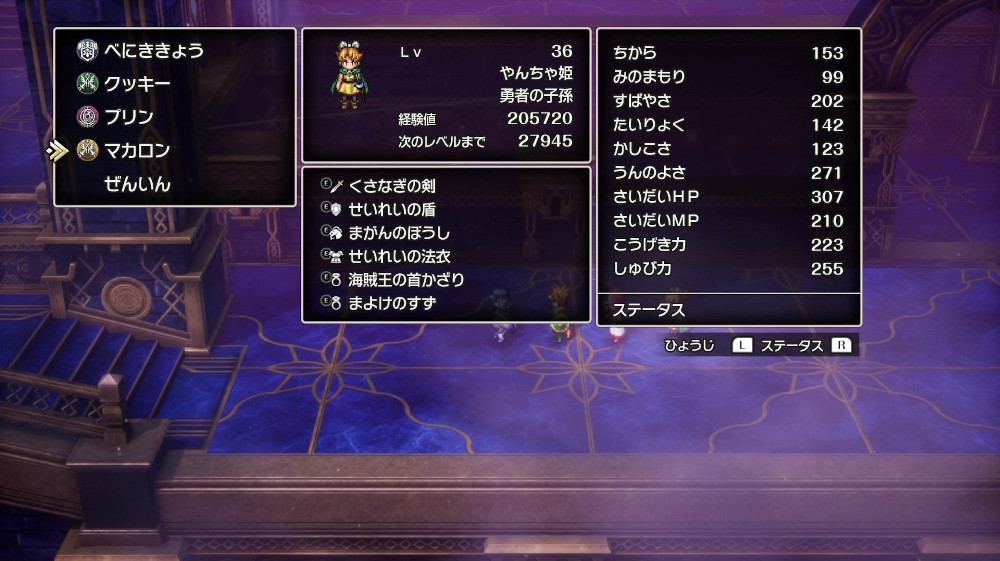1000x561 pixels.
Task: Choose クッキー from the party list
Action: coord(137,84)
